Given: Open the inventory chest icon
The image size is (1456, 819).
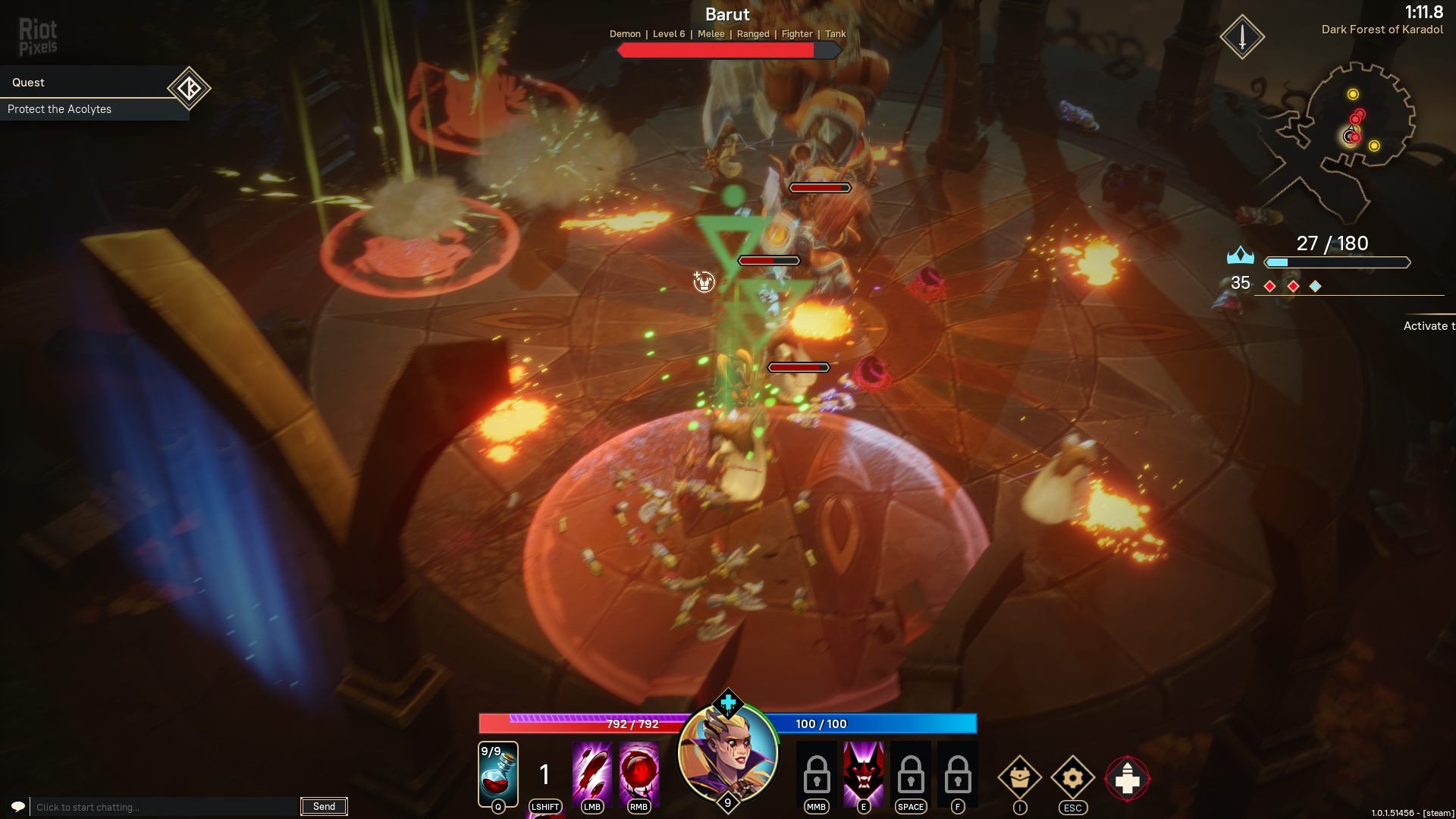Looking at the screenshot, I should 1019,777.
